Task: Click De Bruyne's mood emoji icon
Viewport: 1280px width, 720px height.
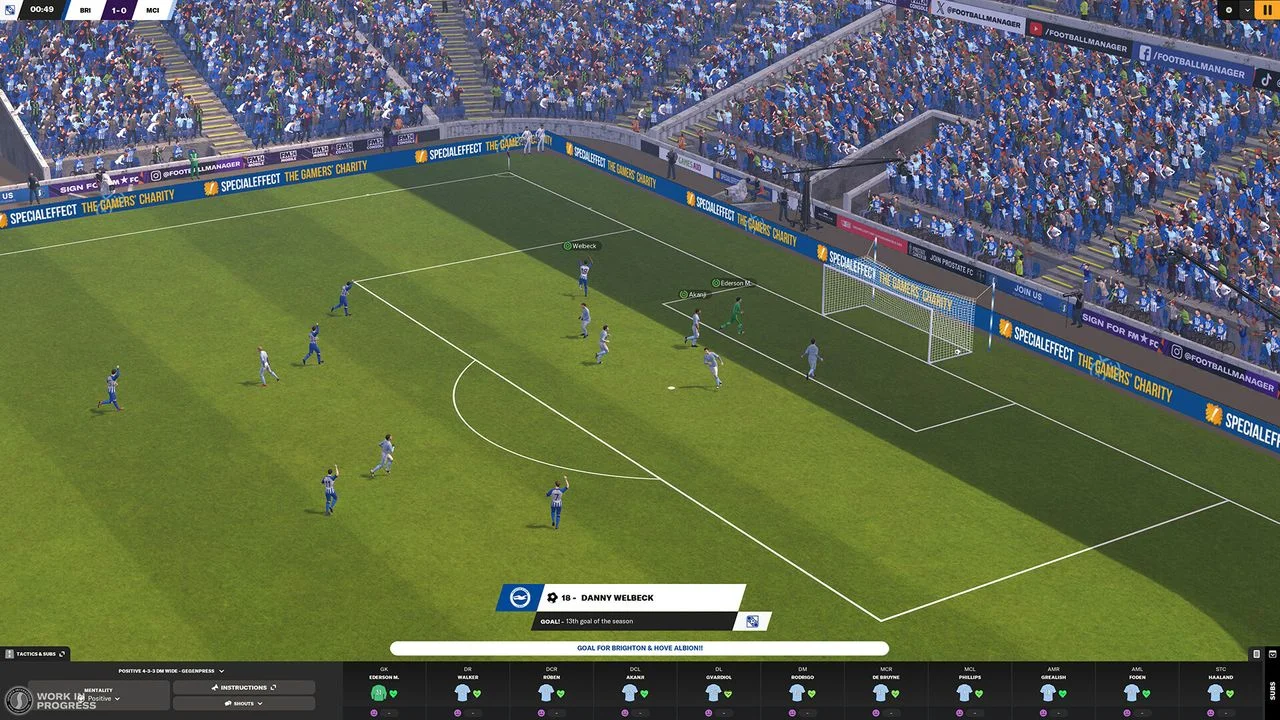Action: (877, 711)
